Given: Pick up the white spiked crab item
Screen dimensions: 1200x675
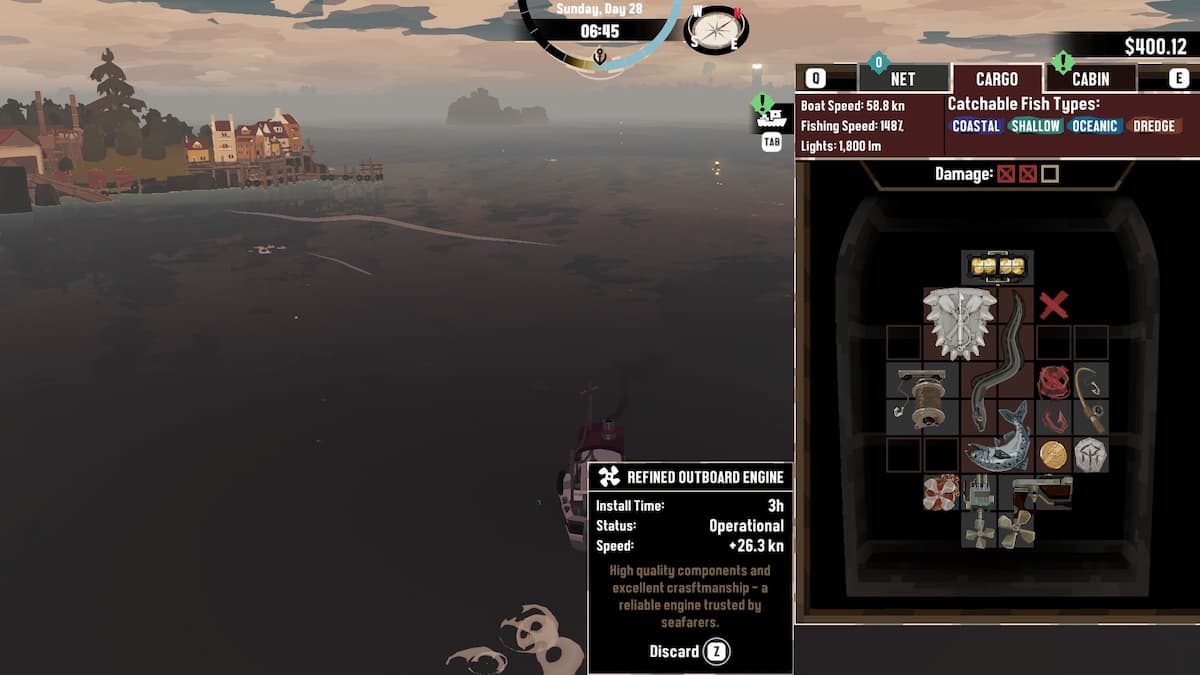Looking at the screenshot, I should (959, 323).
